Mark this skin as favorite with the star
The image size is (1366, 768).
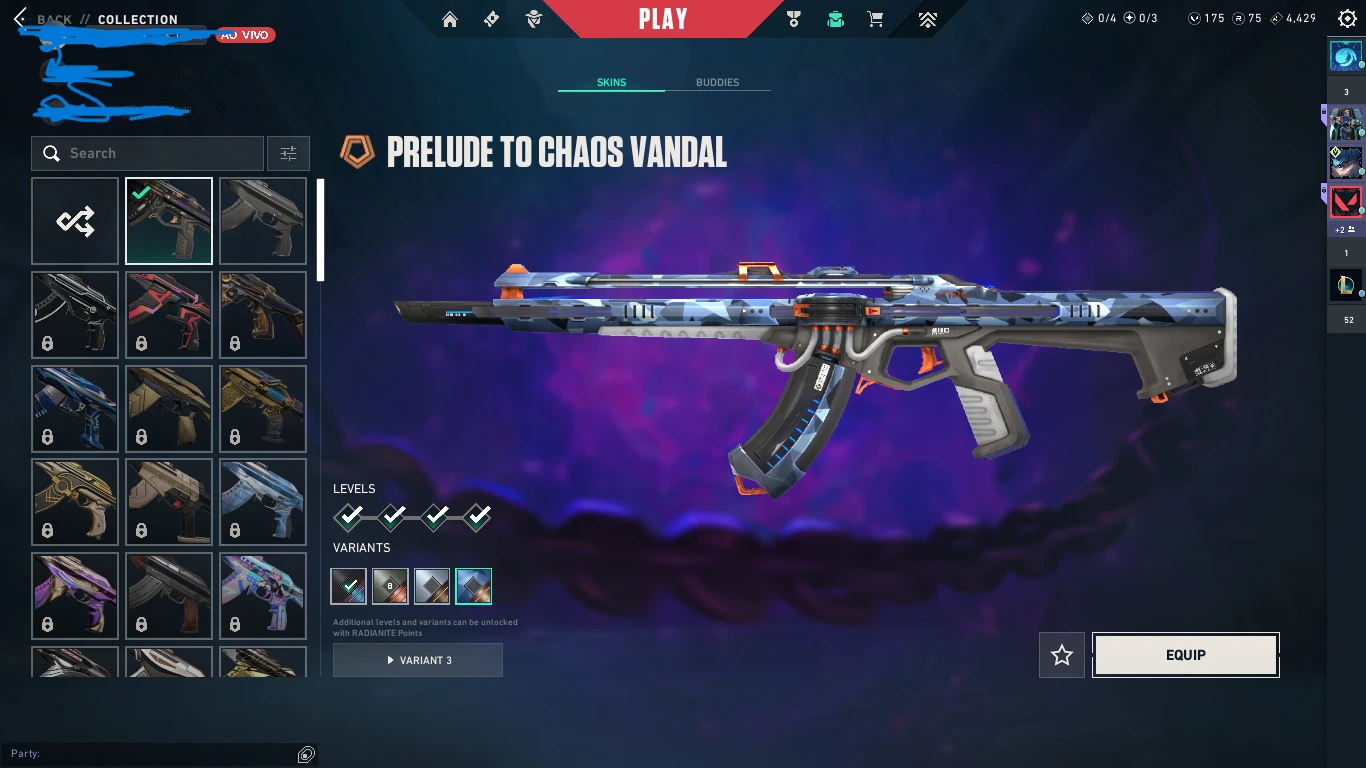(x=1062, y=655)
